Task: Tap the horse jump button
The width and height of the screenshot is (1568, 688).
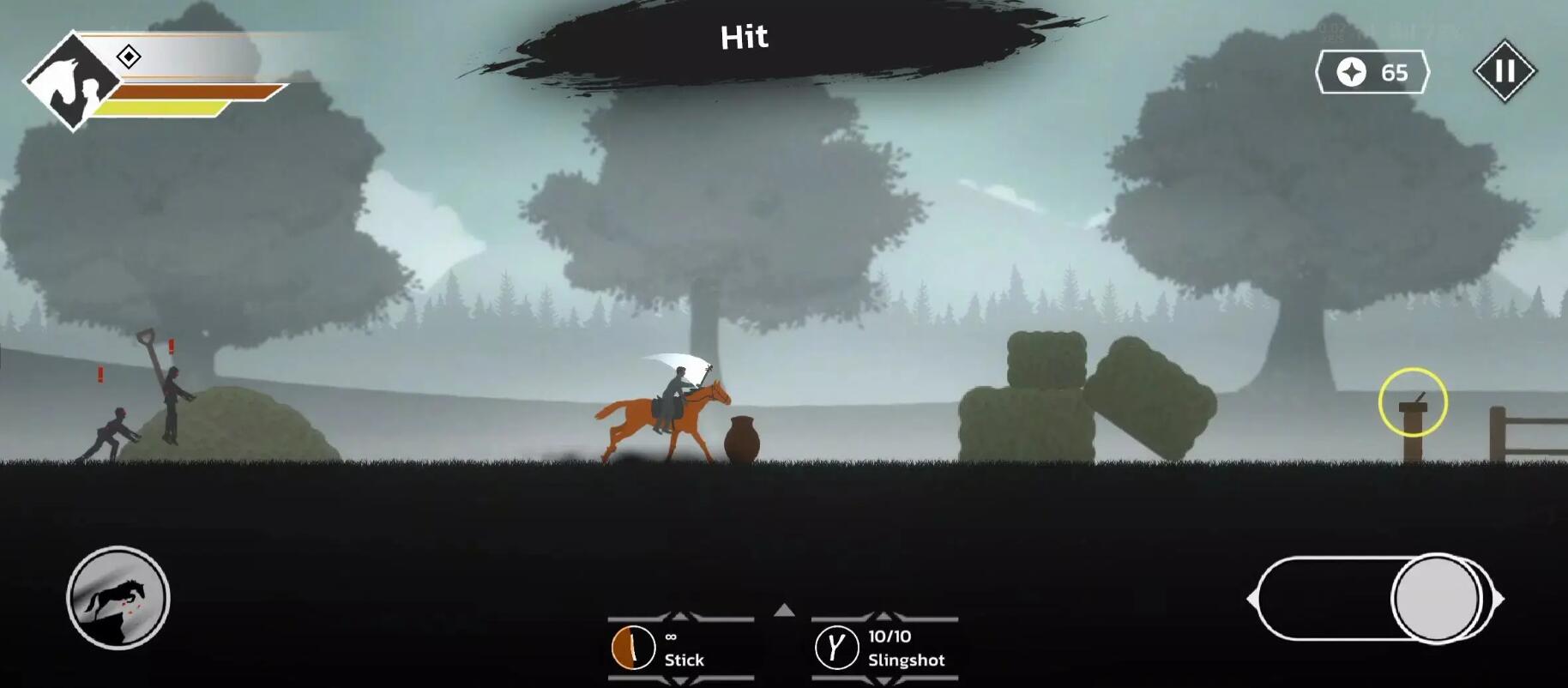Action: coord(118,598)
